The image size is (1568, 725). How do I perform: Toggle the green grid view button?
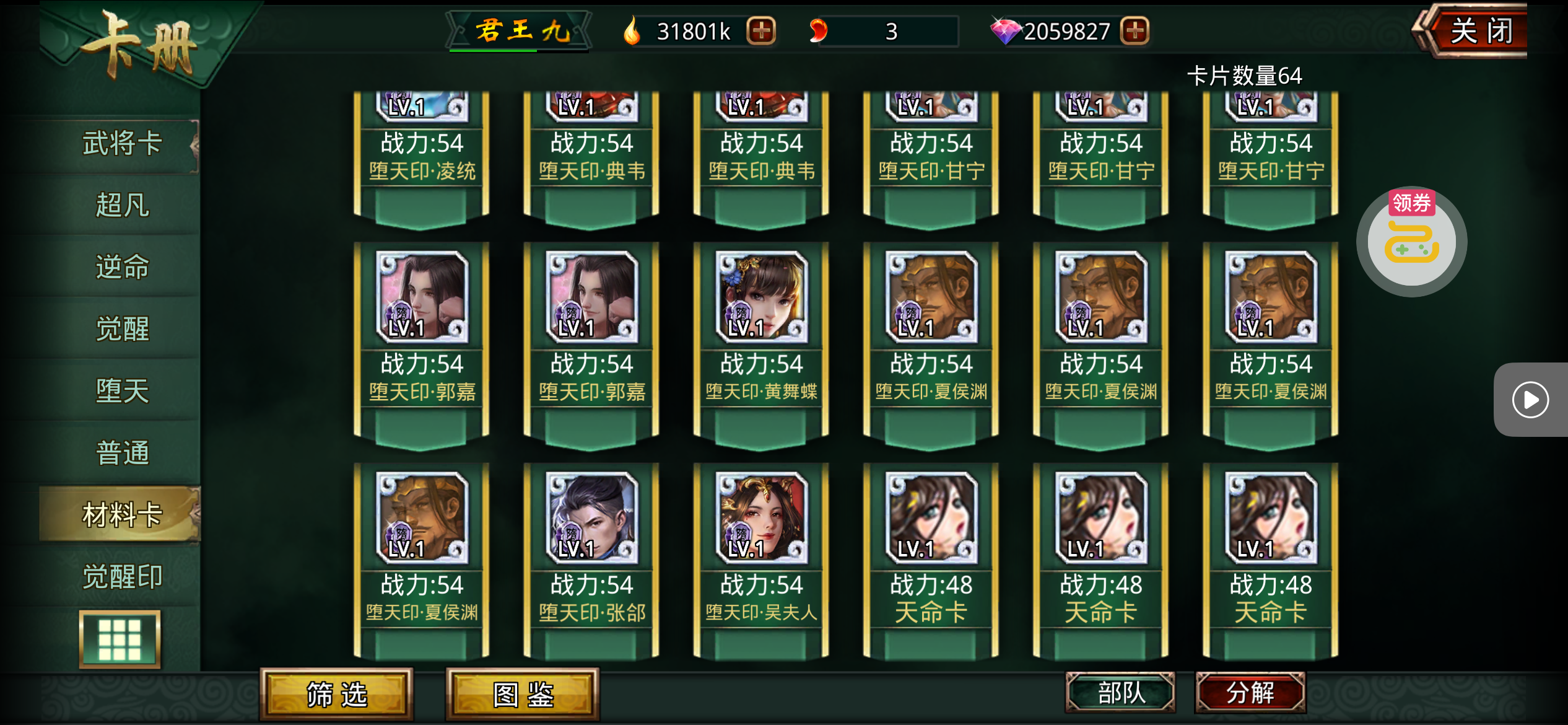[x=120, y=639]
